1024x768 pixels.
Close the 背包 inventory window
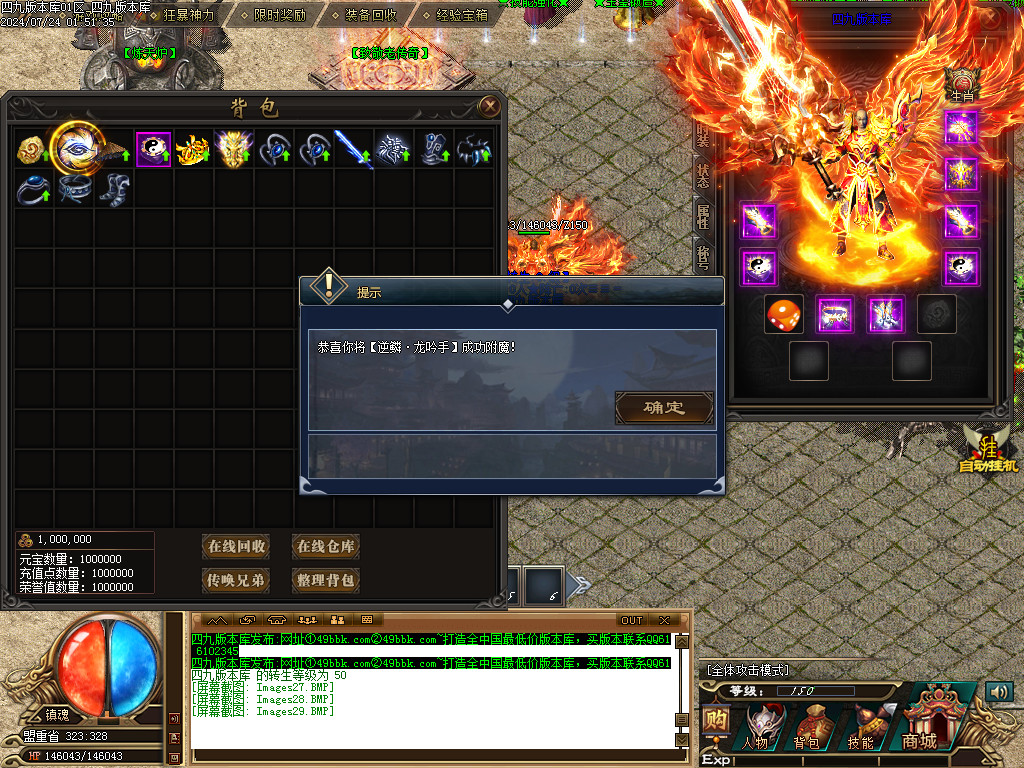[489, 106]
